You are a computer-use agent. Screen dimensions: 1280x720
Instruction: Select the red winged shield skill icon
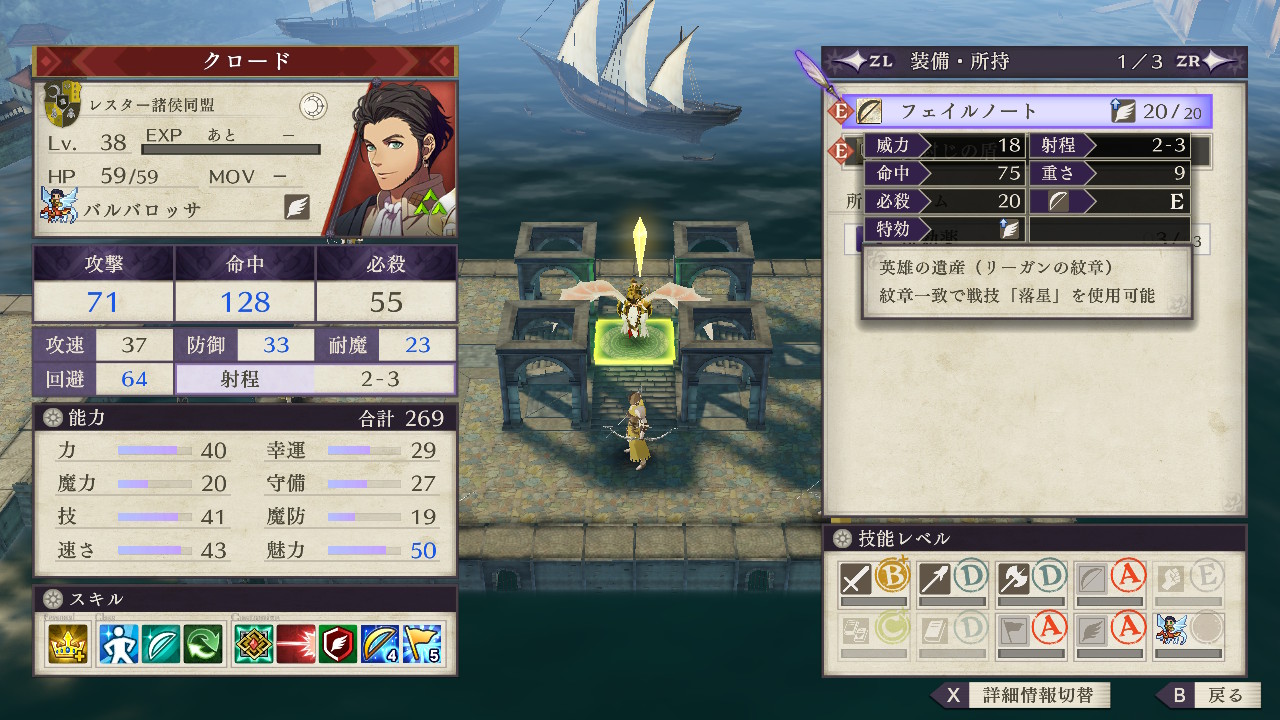click(338, 644)
